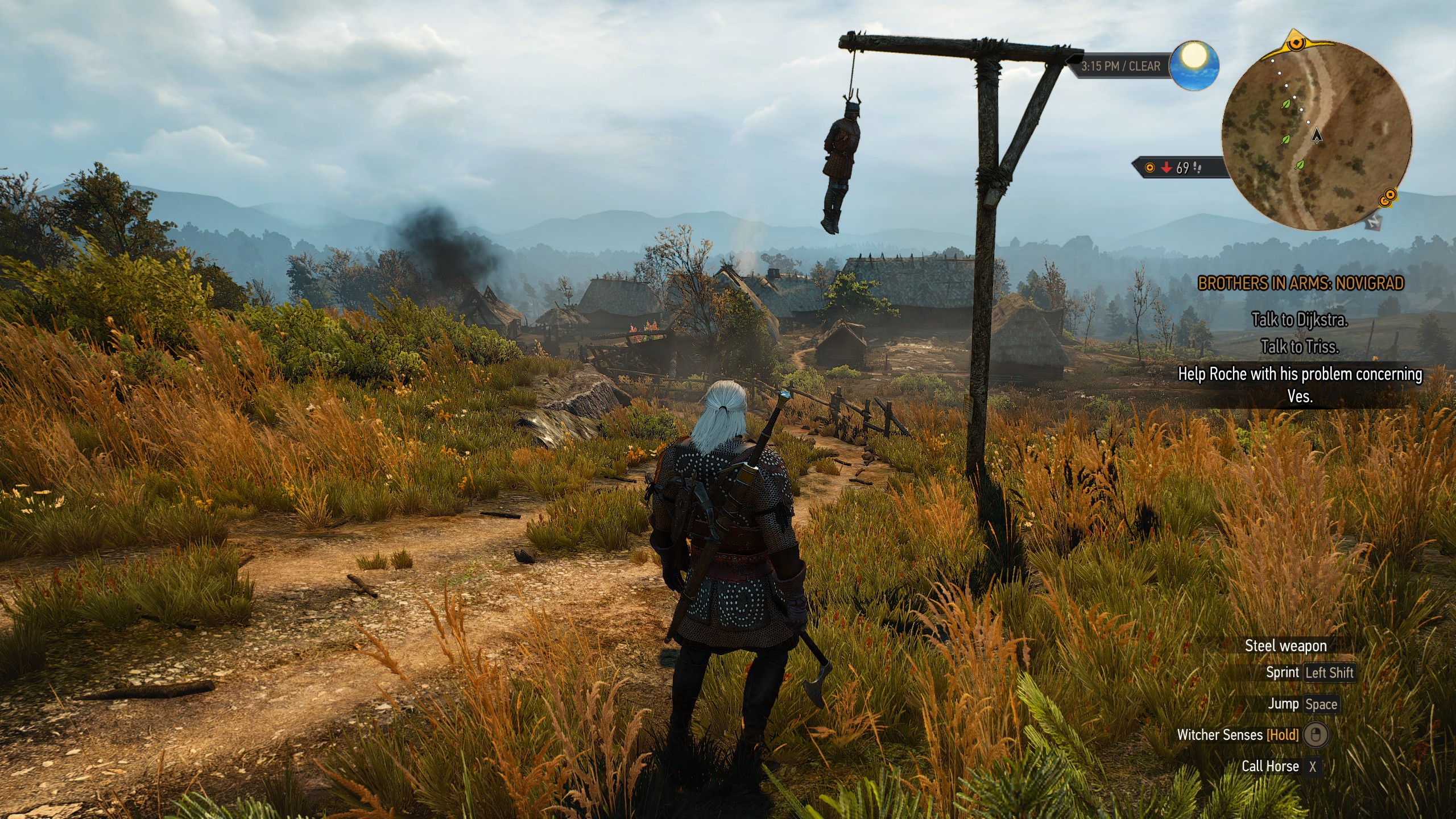Choose the Talk to Triss objective
1456x819 pixels.
(x=1300, y=346)
